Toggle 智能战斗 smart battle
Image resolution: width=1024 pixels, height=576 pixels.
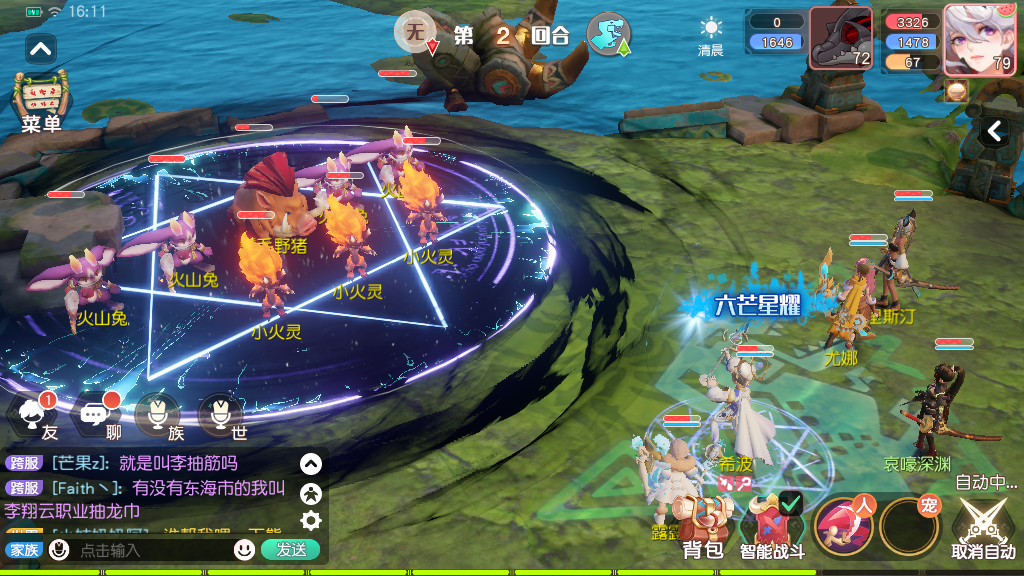click(x=772, y=526)
